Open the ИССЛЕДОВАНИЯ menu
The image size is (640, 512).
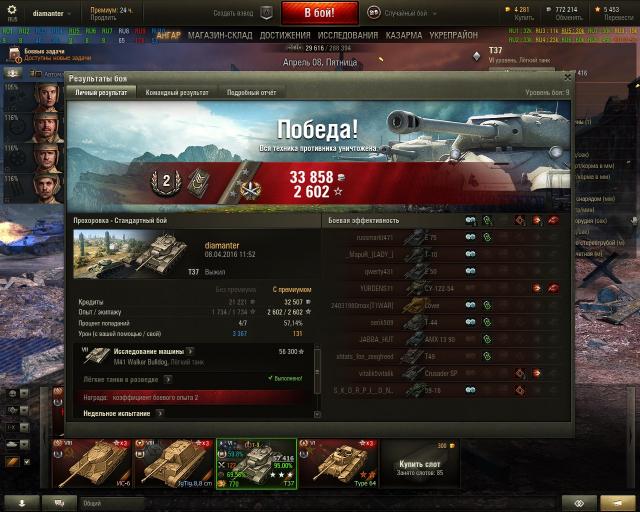click(x=348, y=35)
